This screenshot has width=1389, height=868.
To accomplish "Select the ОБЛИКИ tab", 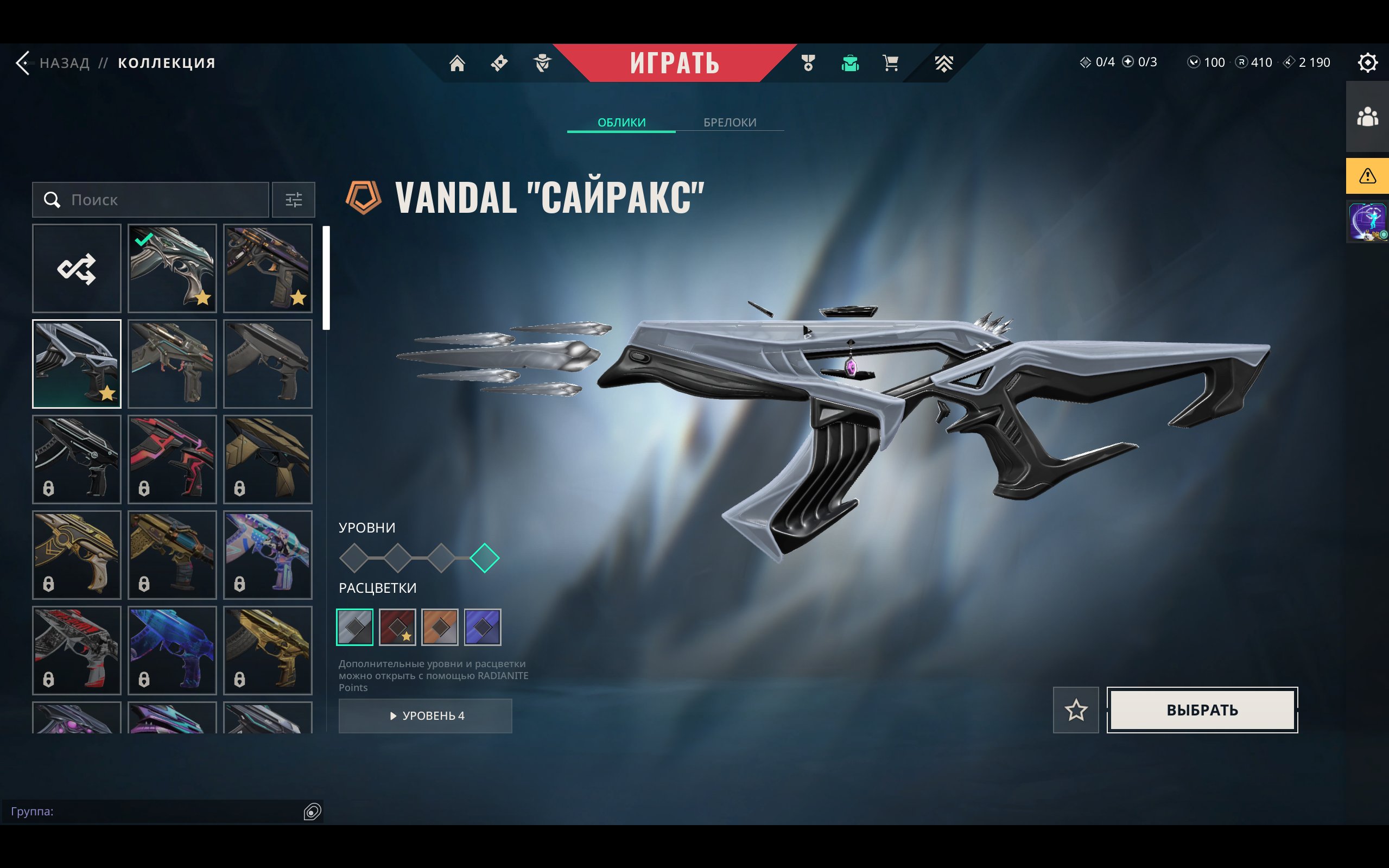I will (621, 122).
